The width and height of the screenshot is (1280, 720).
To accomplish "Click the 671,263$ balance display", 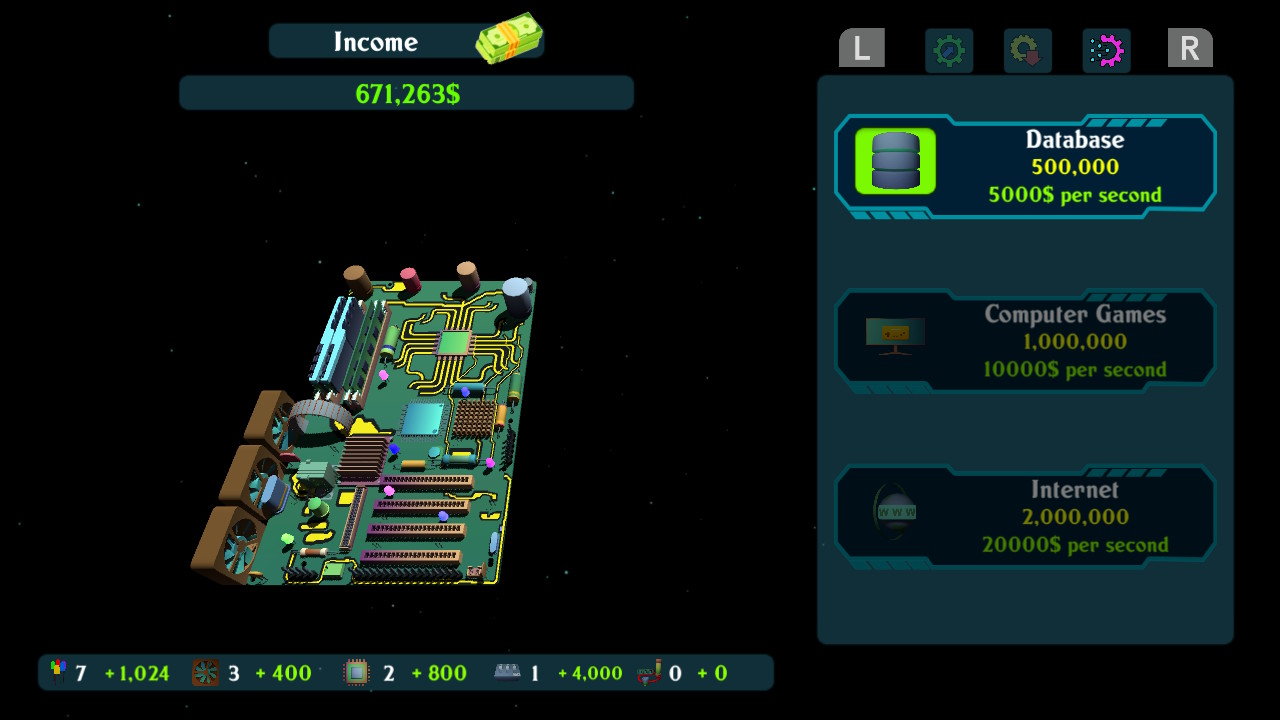I will coord(406,92).
